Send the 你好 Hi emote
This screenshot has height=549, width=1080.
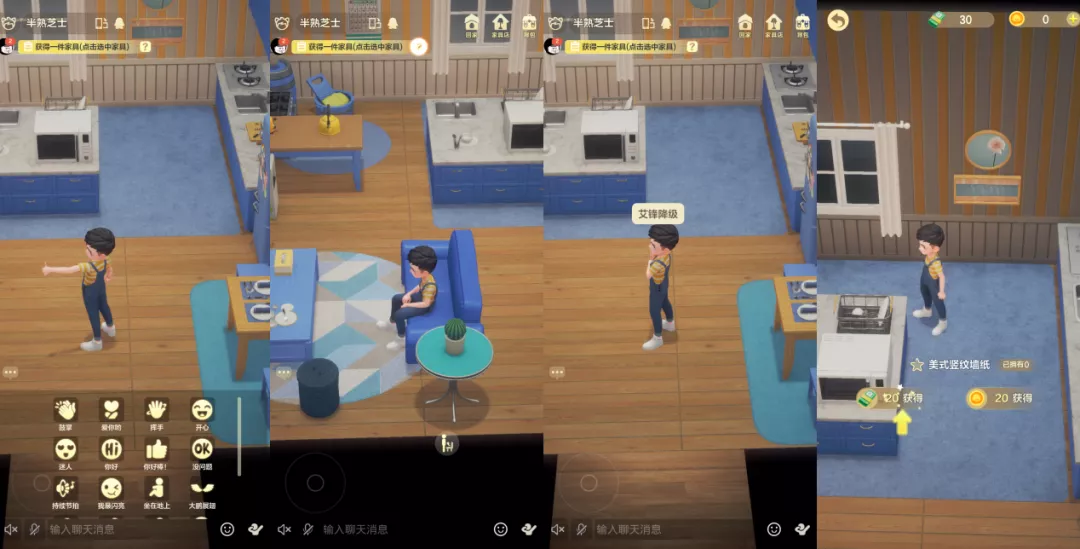[110, 449]
